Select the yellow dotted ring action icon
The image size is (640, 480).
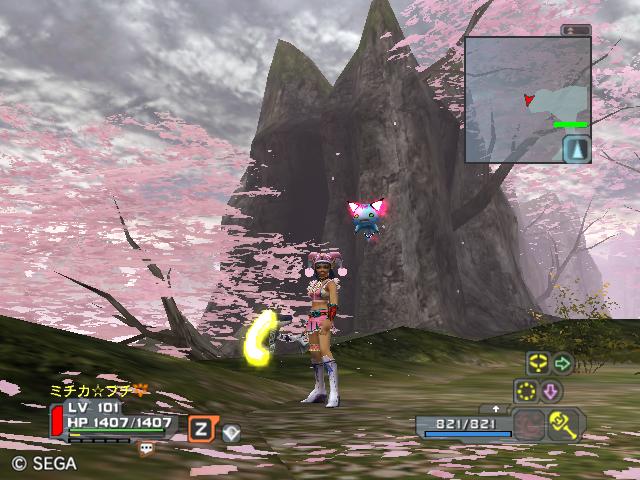526,390
